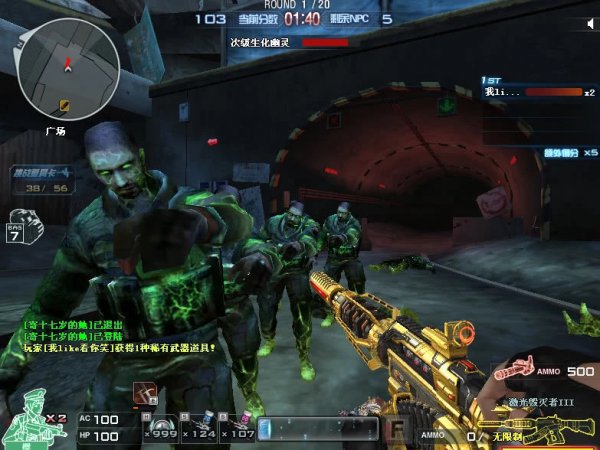The image size is (600, 450).
Task: Click the F slot icon
Action: pyautogui.click(x=396, y=430)
